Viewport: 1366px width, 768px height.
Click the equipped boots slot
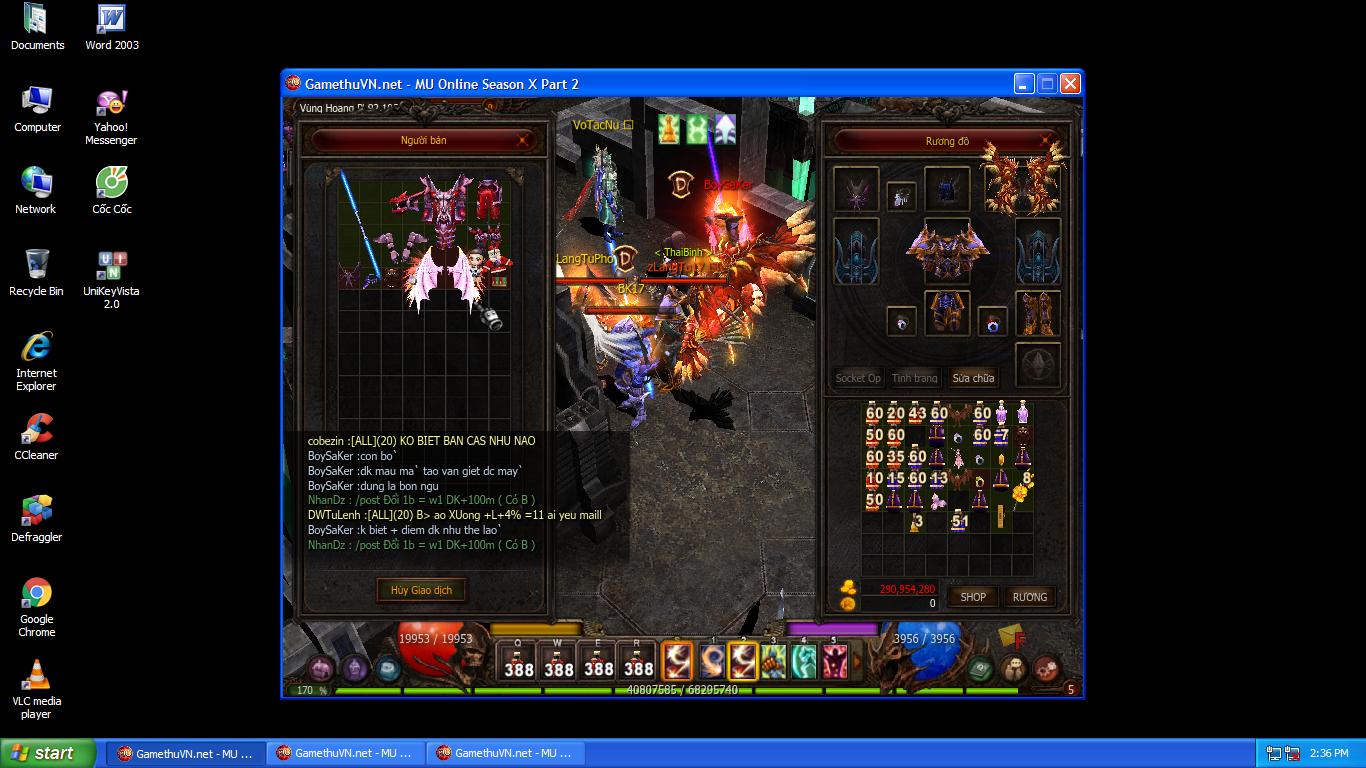click(x=1037, y=313)
